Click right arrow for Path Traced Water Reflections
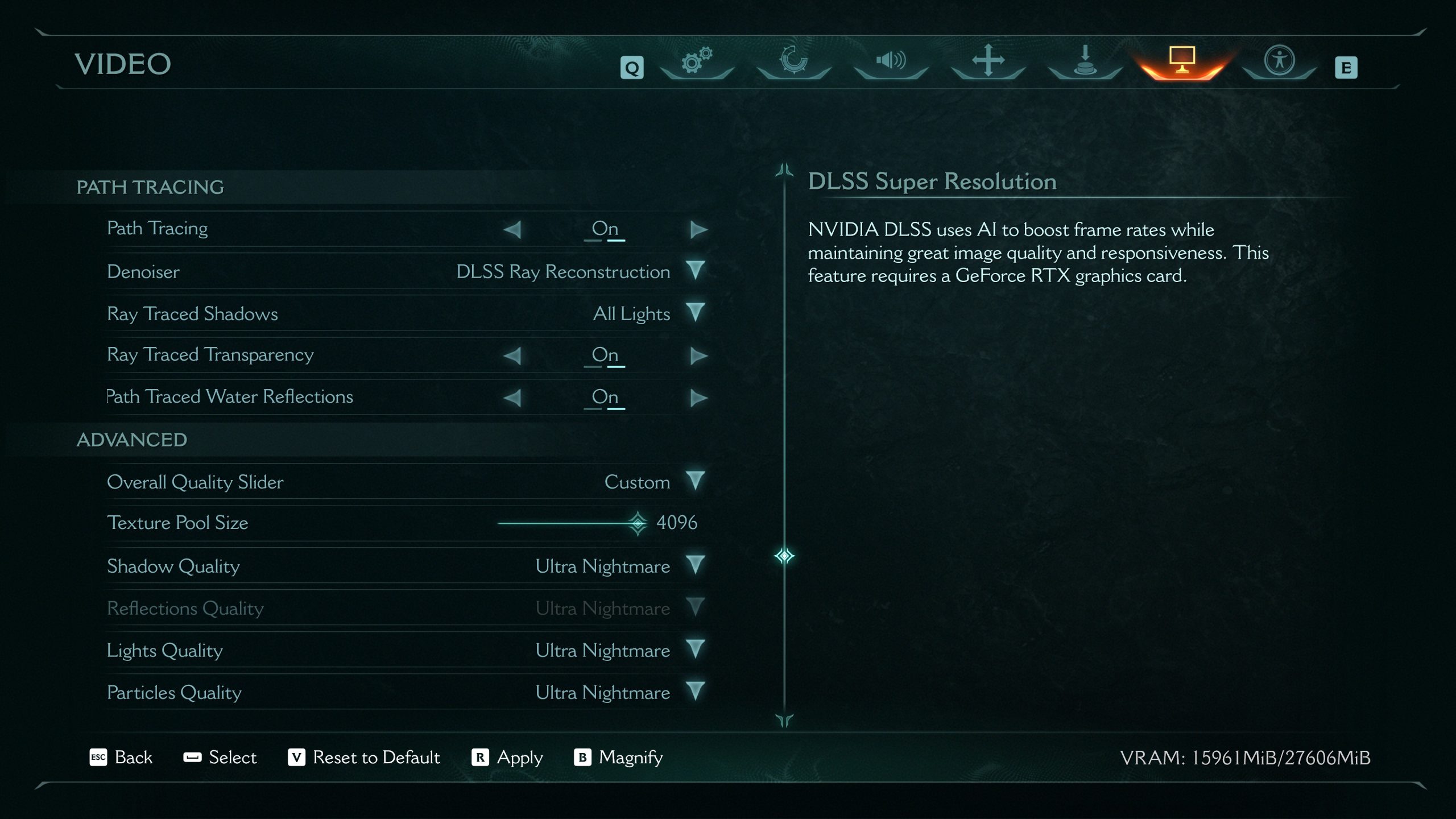 pos(698,398)
